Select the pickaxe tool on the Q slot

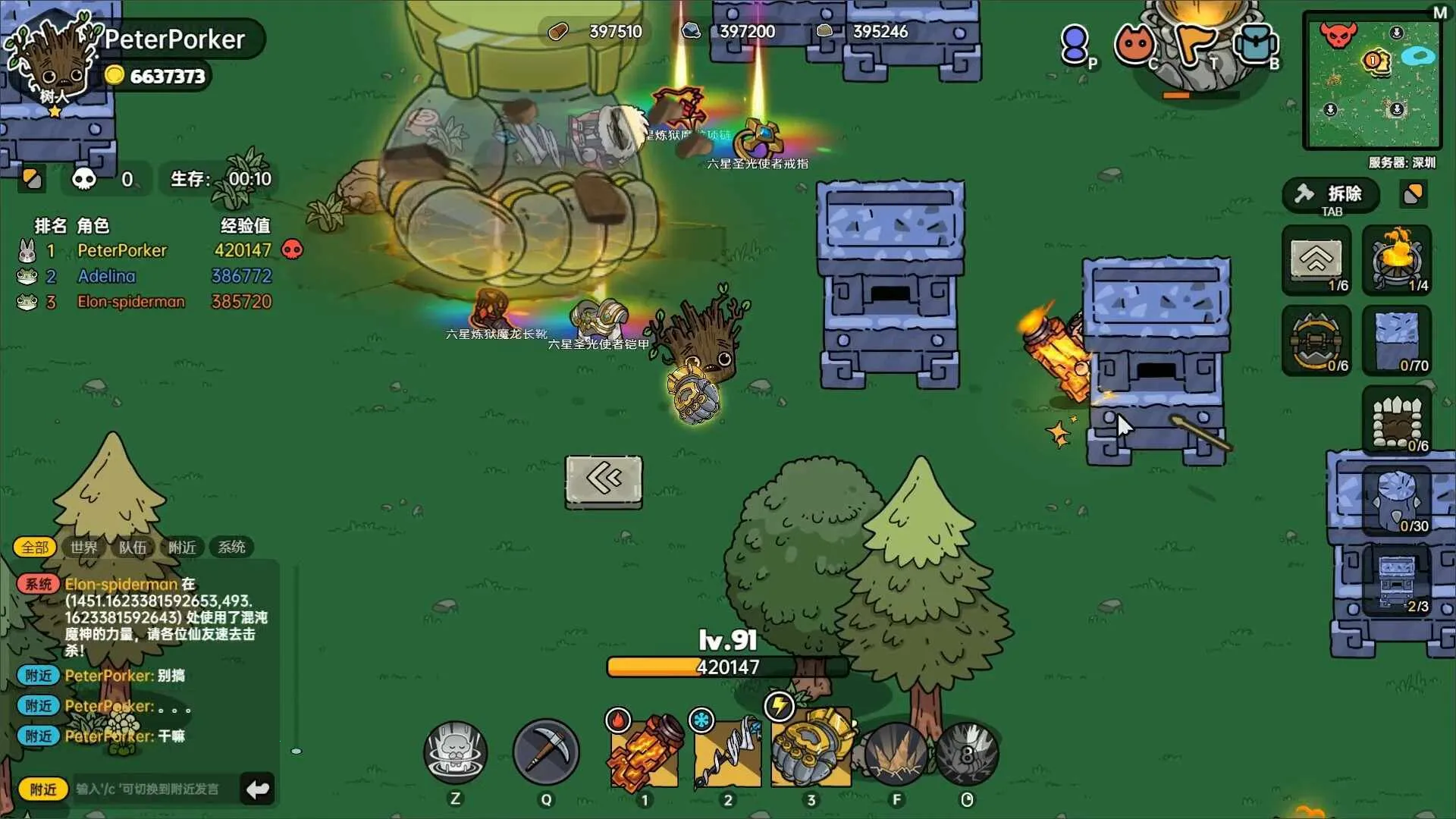click(546, 752)
